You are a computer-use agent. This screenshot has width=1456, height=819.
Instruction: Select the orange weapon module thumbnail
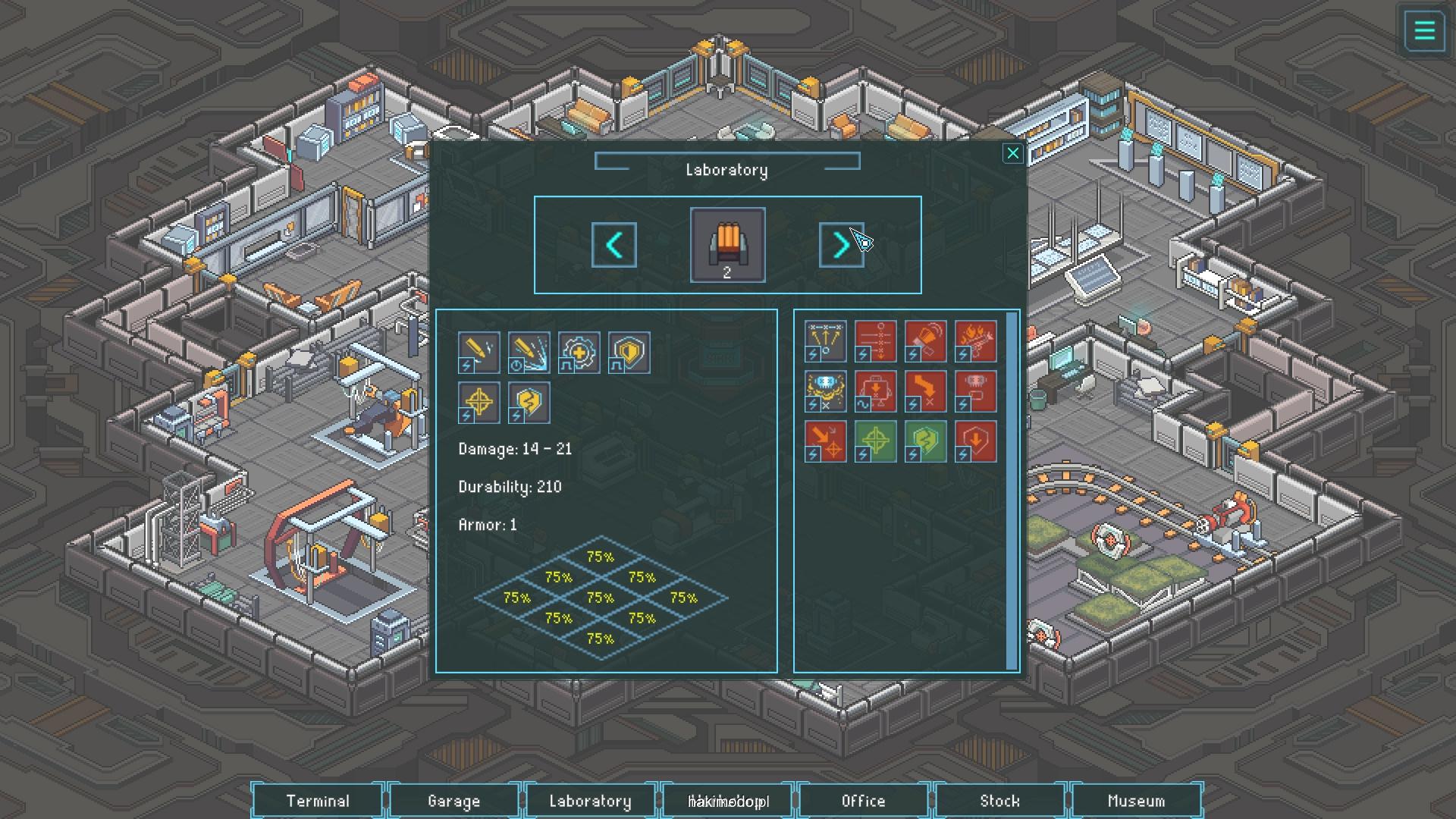pyautogui.click(x=727, y=245)
